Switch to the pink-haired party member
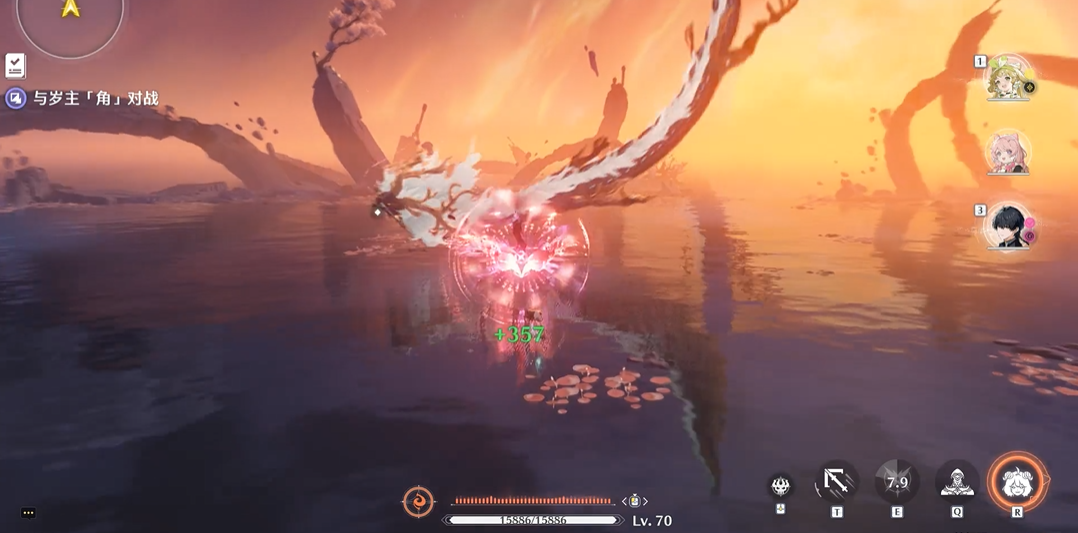Viewport: 1078px width, 533px height. coord(1007,152)
